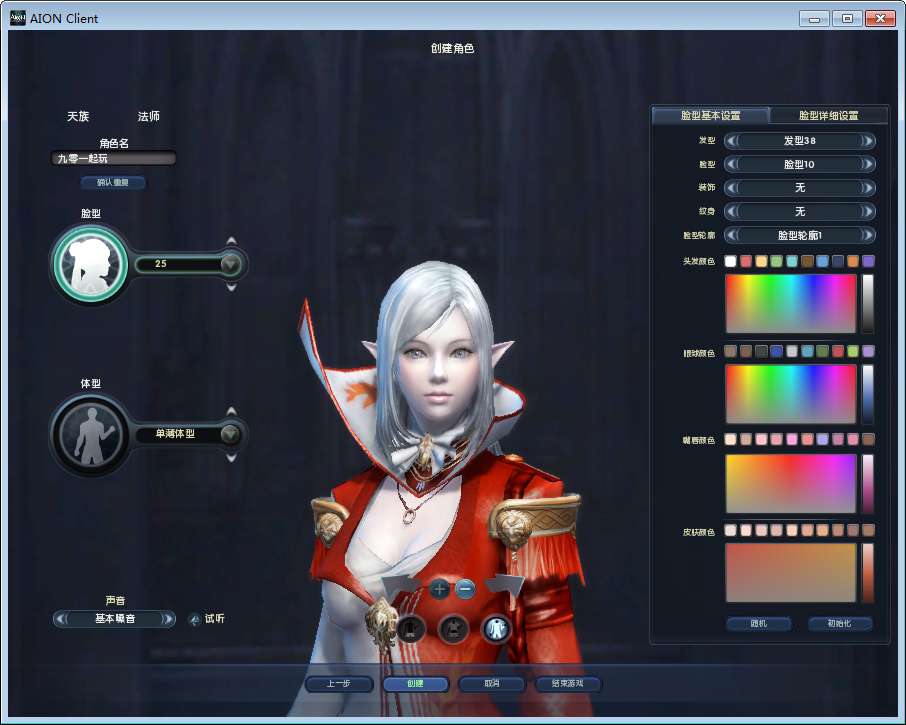Close the AION Client window
This screenshot has width=906, height=725.
879,18
